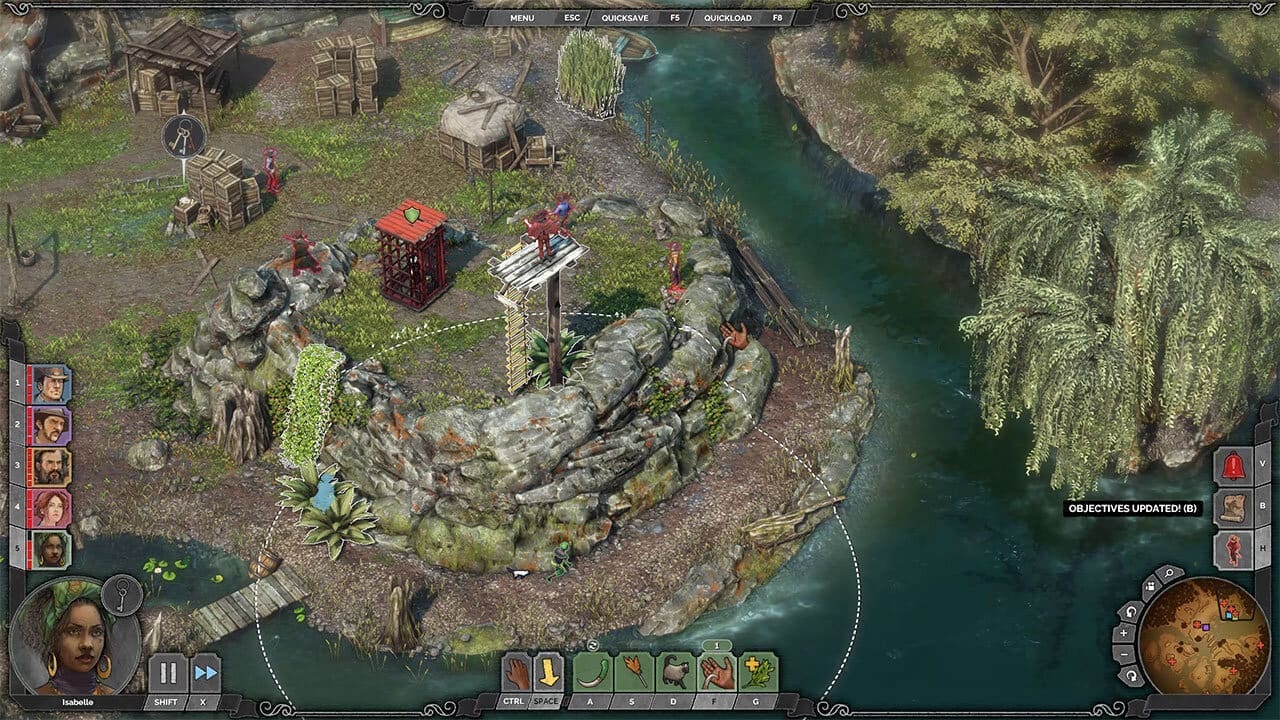Zoom in with the minimap plus button
This screenshot has width=1280, height=720.
point(1125,634)
